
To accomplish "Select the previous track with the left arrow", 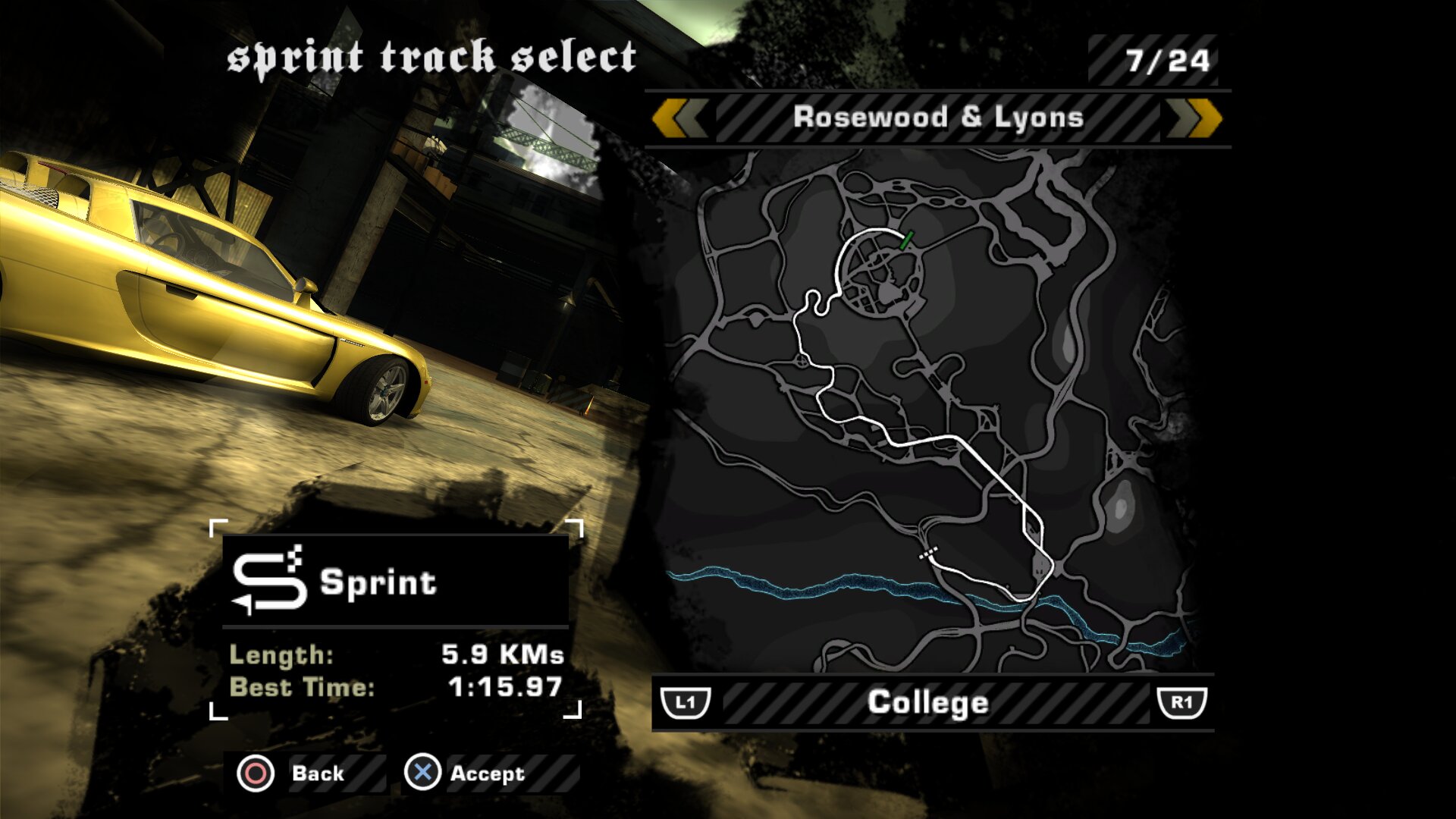I will coord(679,119).
